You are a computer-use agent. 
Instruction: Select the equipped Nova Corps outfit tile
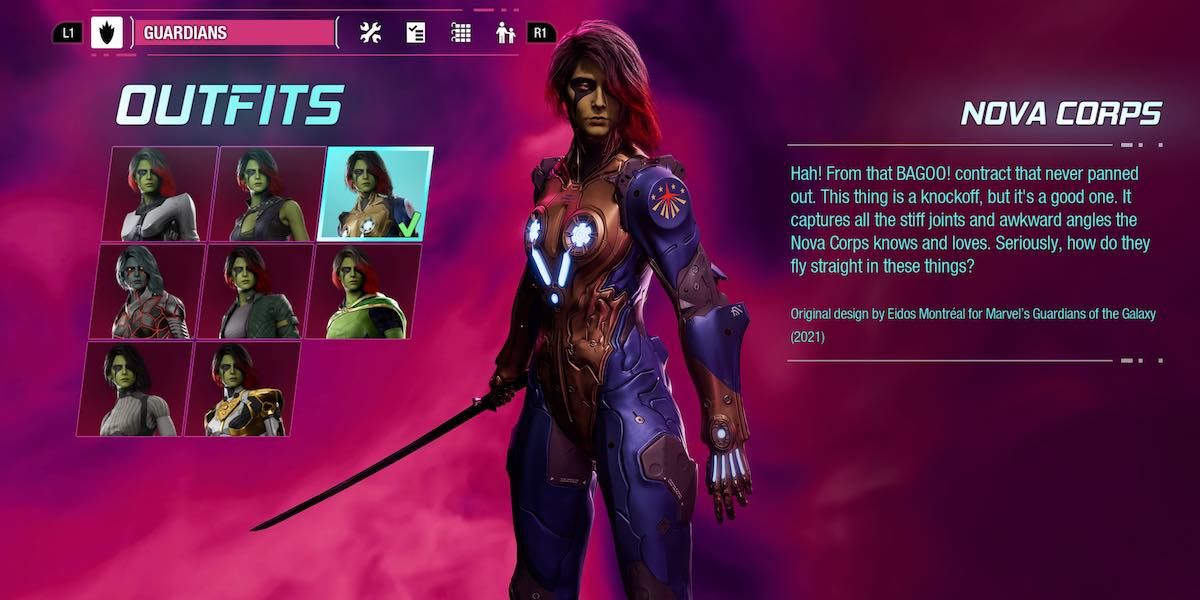(x=376, y=193)
